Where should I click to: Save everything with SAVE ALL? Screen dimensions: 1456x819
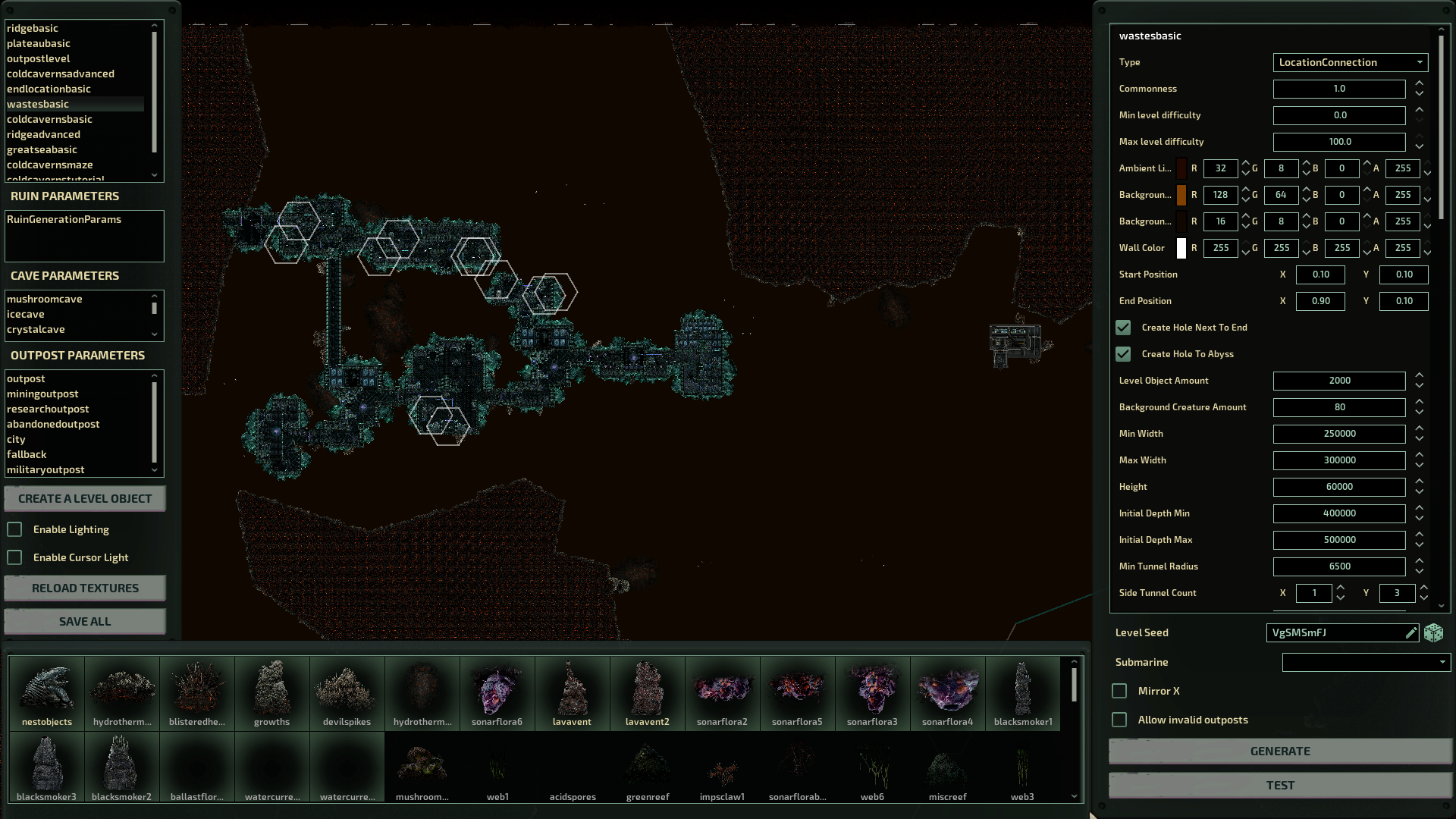point(85,621)
